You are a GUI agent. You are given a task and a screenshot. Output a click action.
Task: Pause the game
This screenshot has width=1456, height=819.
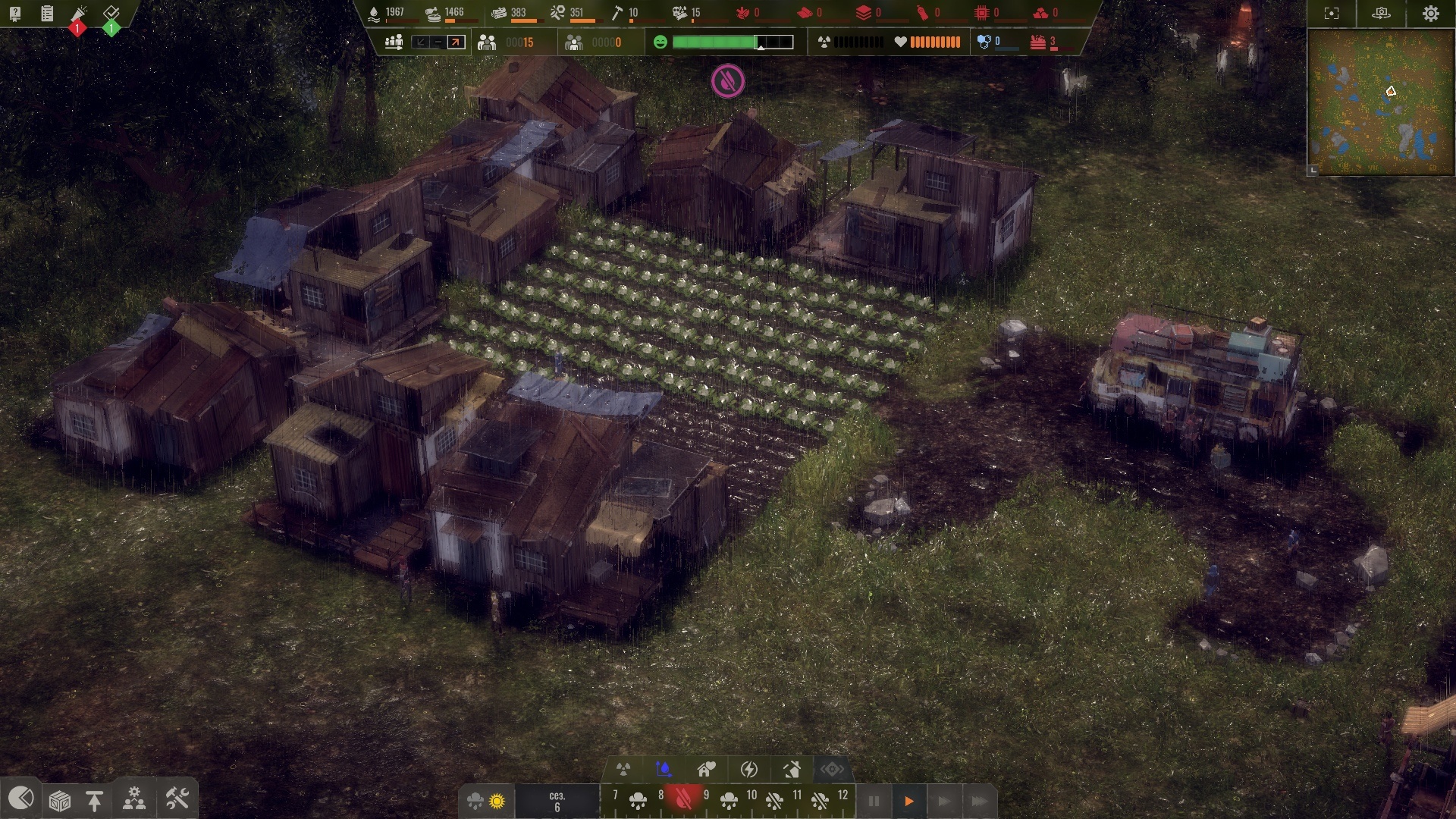[874, 802]
